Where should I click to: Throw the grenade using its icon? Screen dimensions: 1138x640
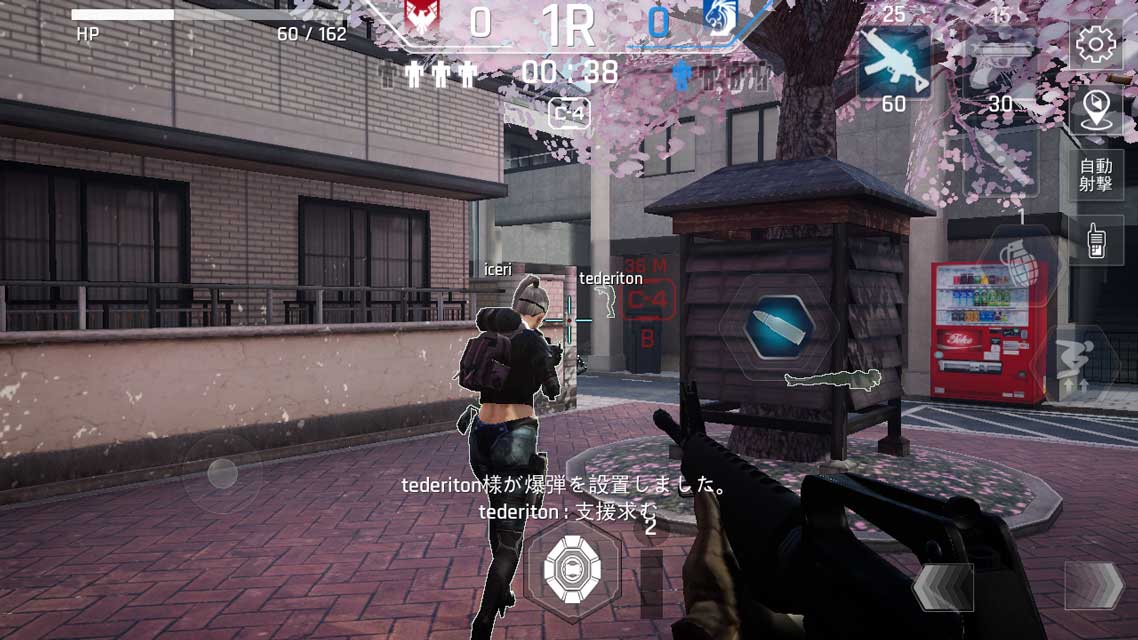[1018, 262]
